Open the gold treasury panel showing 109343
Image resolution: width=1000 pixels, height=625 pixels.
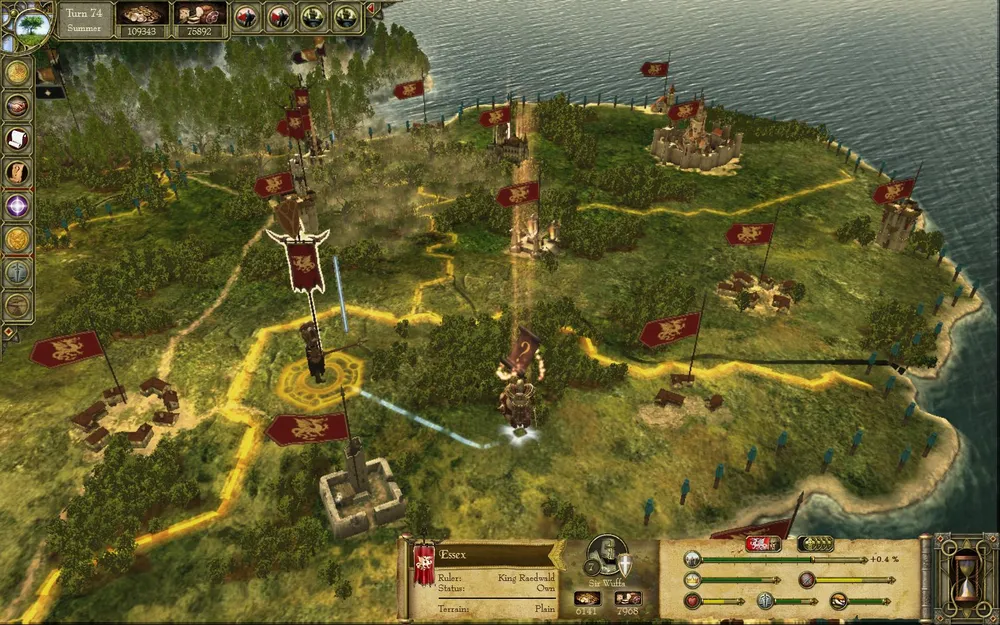tap(142, 19)
